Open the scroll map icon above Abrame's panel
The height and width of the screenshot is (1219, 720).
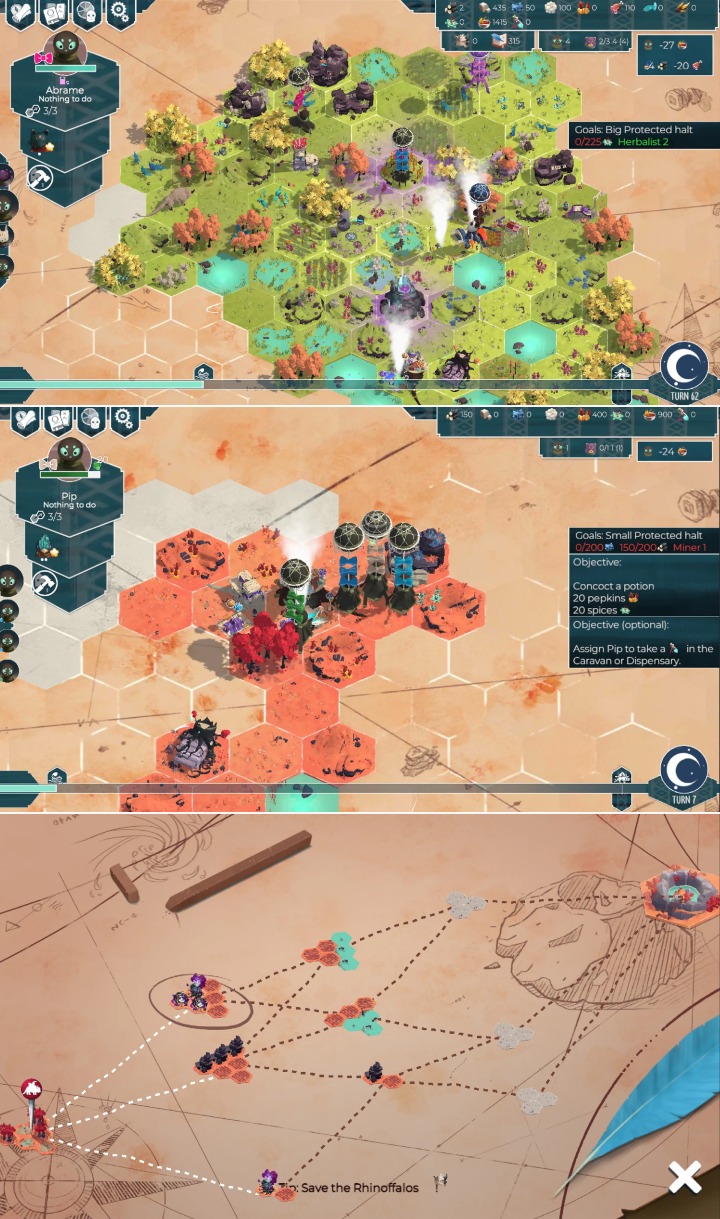pyautogui.click(x=21, y=12)
